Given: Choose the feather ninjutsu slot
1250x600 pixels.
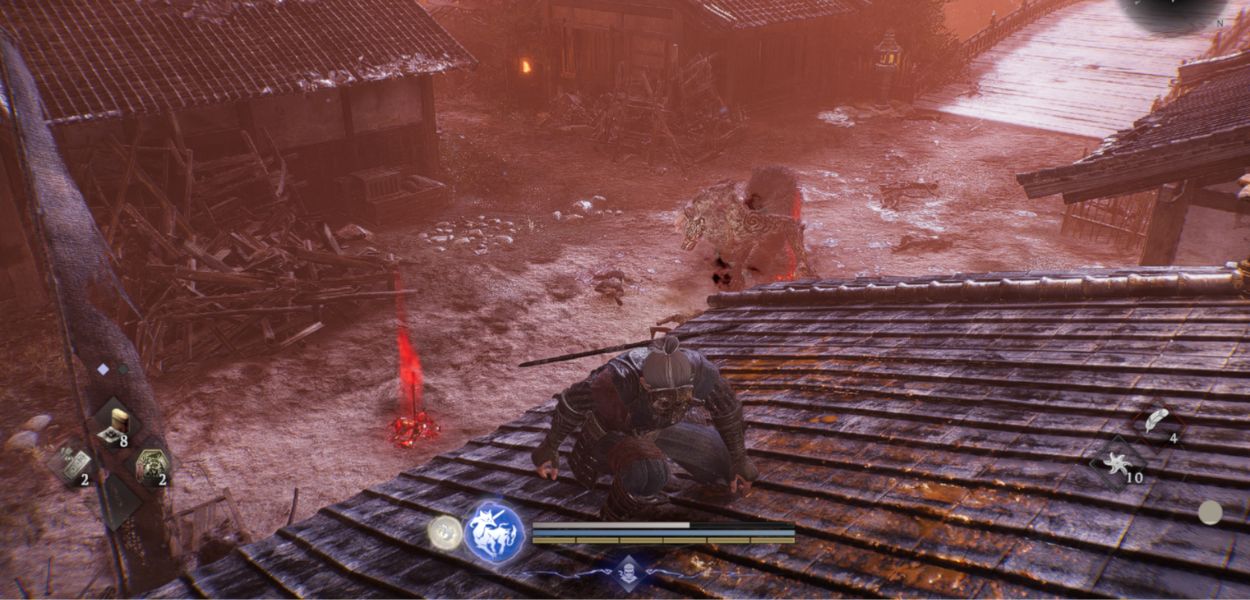Looking at the screenshot, I should click(1157, 420).
